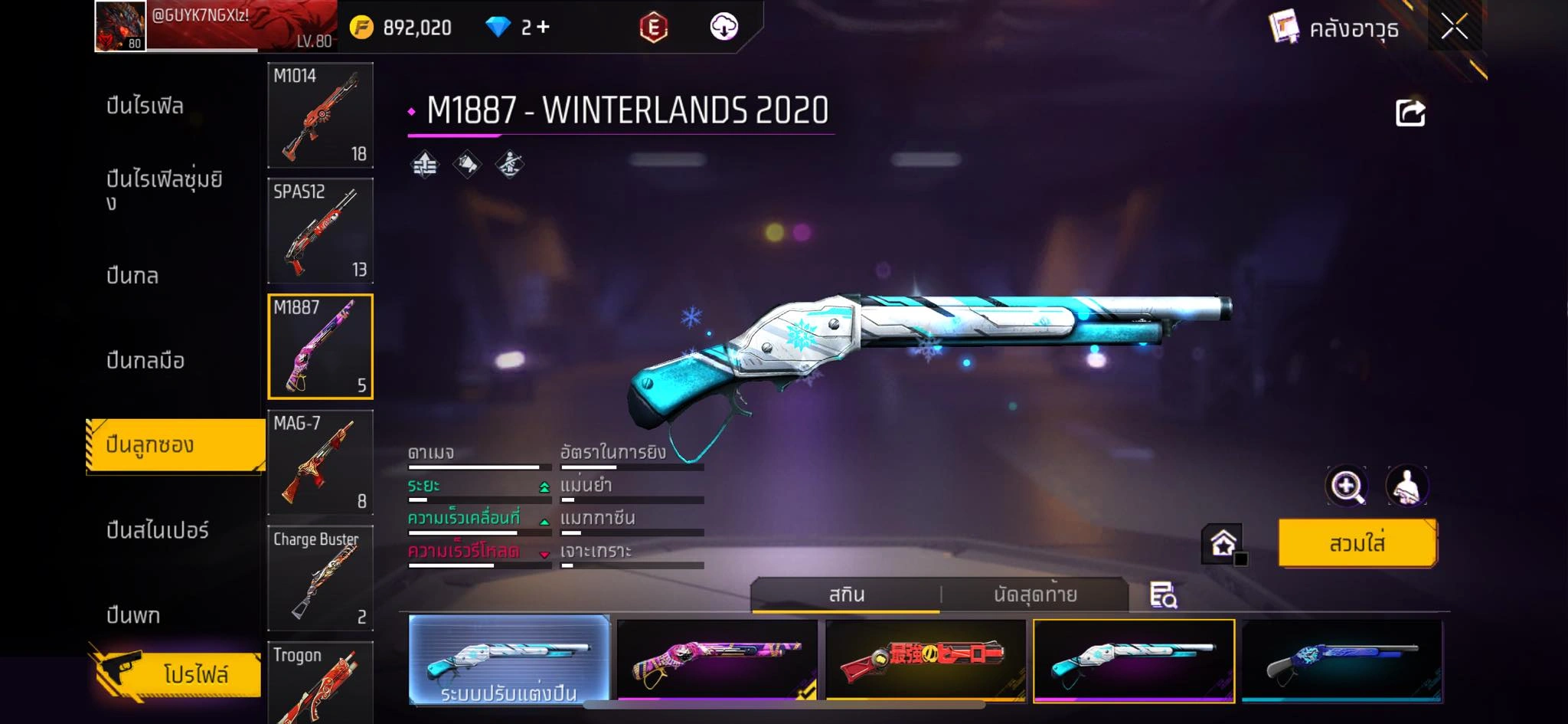Click the cloud download icon
The width and height of the screenshot is (1568, 724).
[x=724, y=28]
